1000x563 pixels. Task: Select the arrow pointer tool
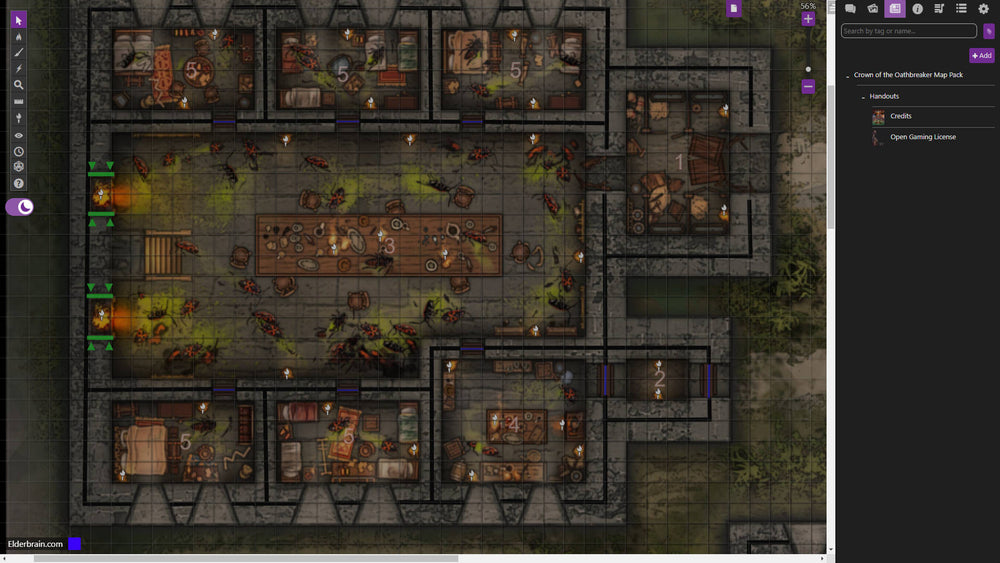tap(18, 20)
